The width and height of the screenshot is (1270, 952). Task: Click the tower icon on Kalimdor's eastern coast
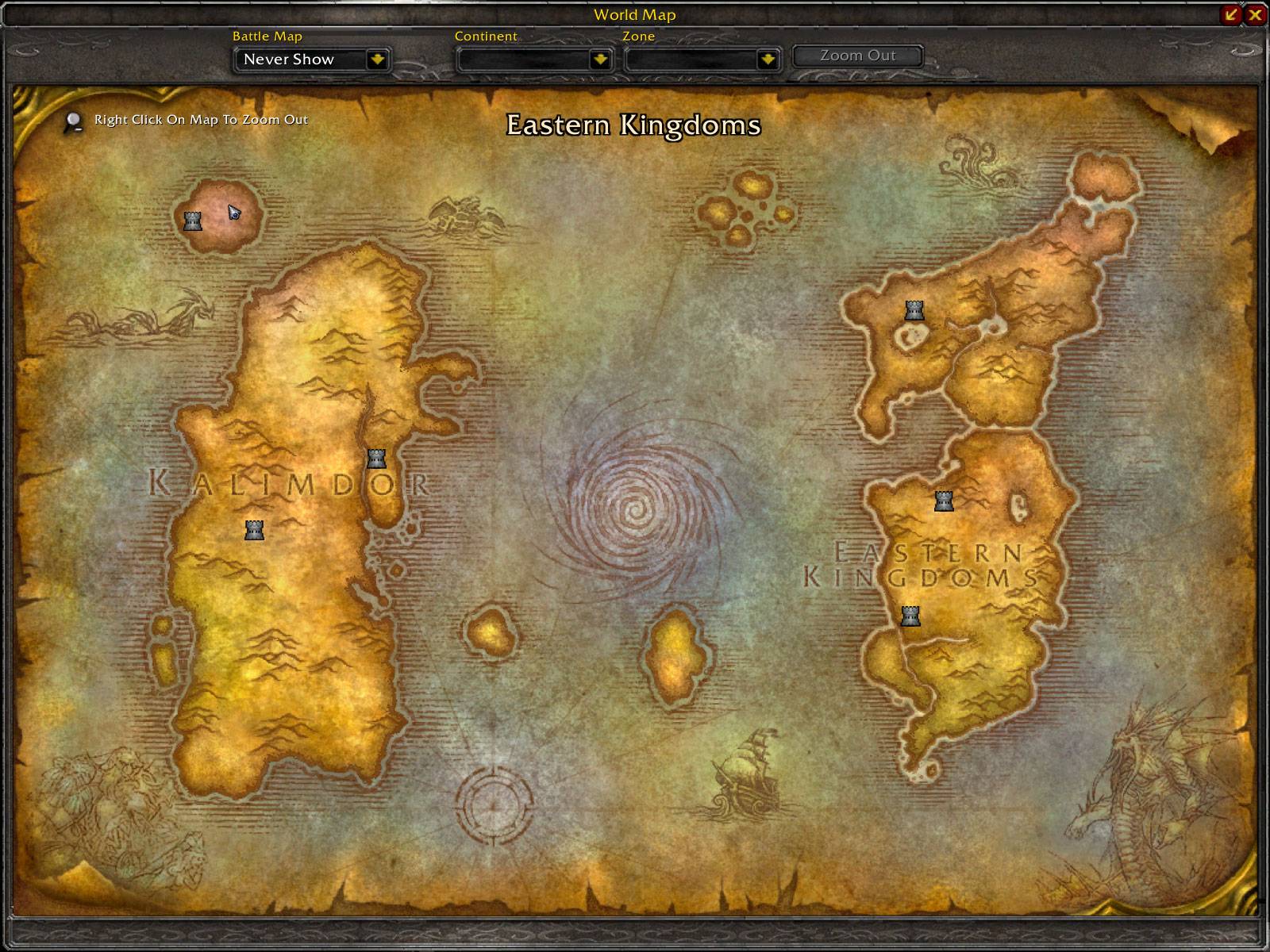(x=375, y=459)
